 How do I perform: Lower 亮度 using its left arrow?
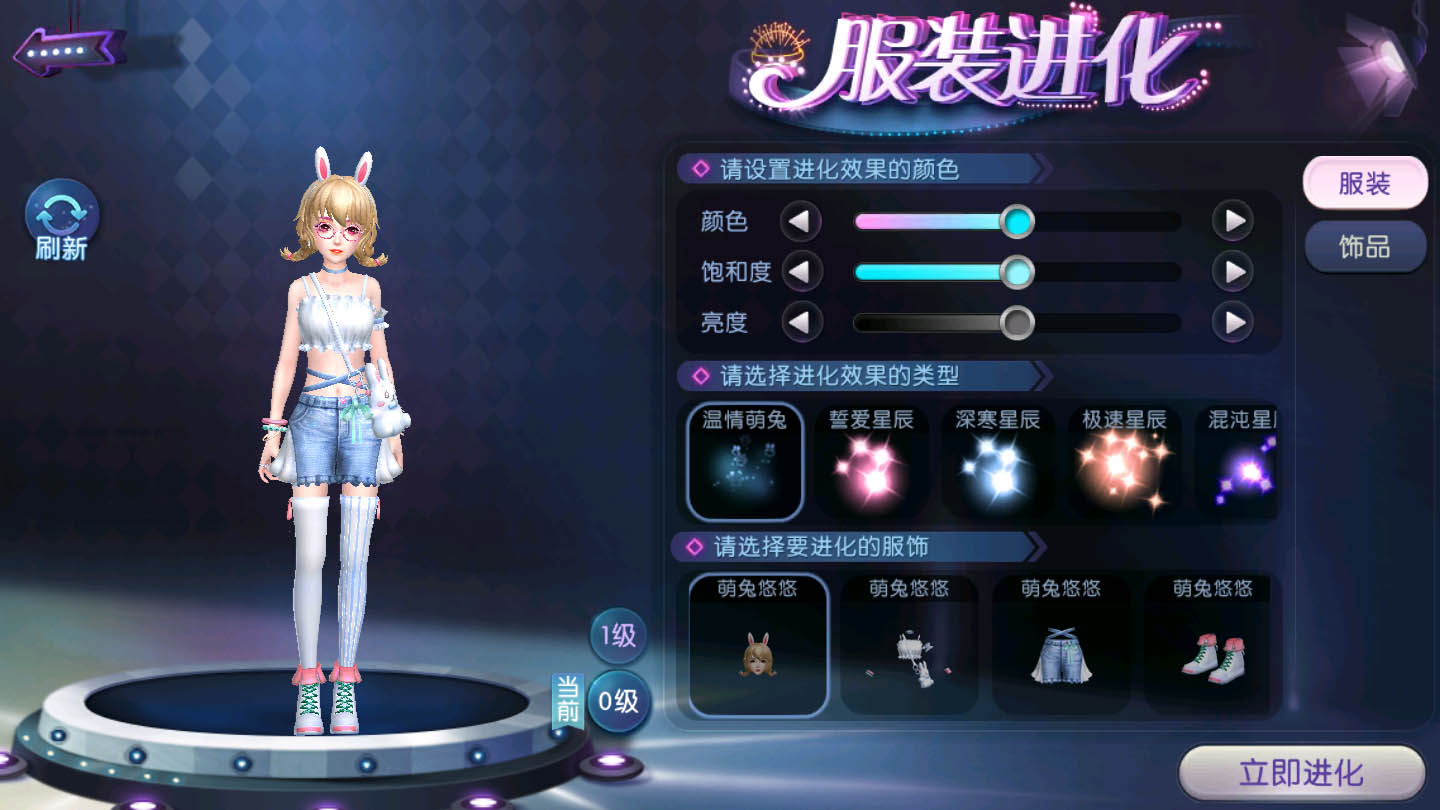pos(800,322)
